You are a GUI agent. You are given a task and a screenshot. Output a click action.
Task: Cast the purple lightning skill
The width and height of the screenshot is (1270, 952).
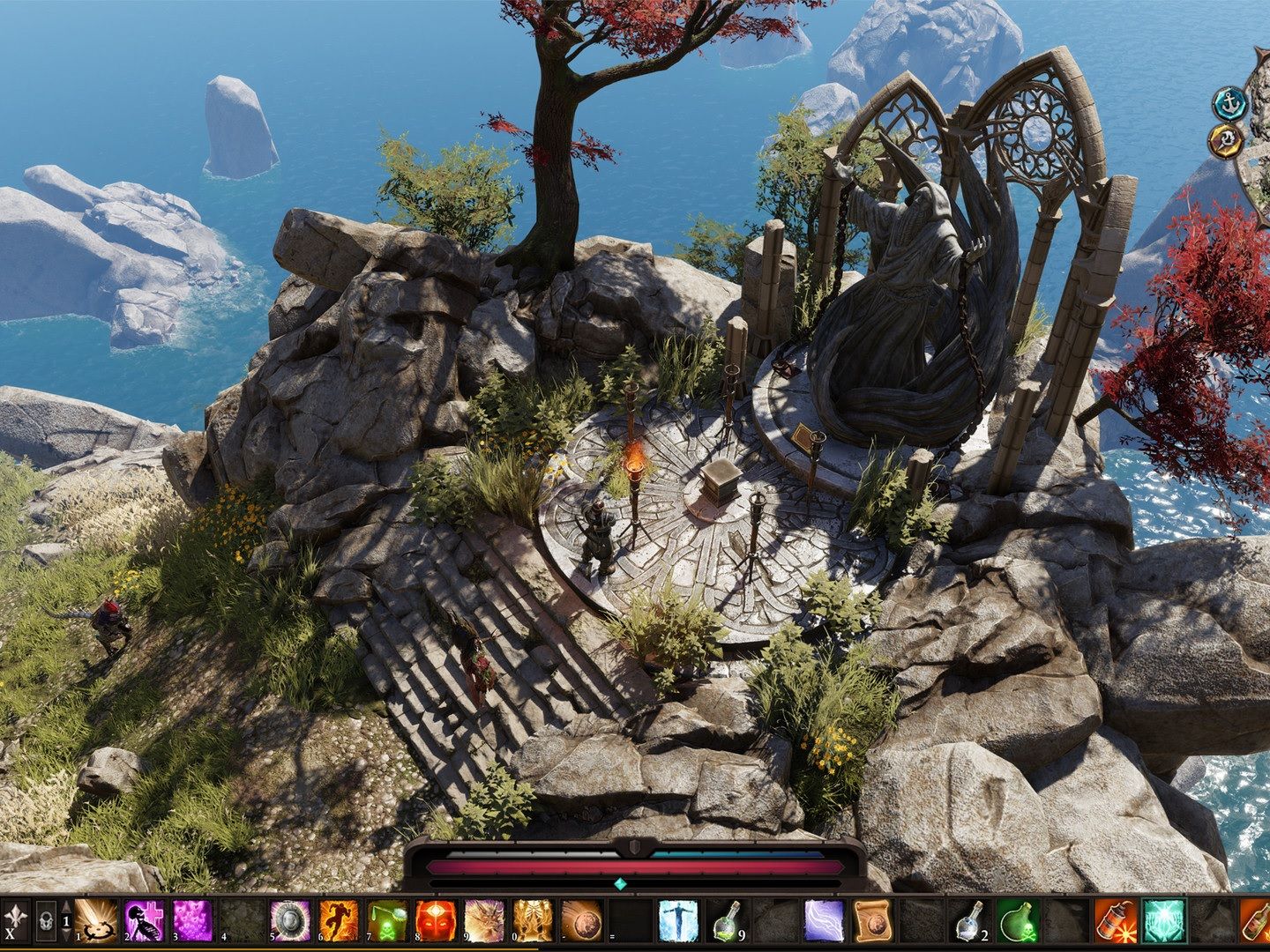point(825,921)
